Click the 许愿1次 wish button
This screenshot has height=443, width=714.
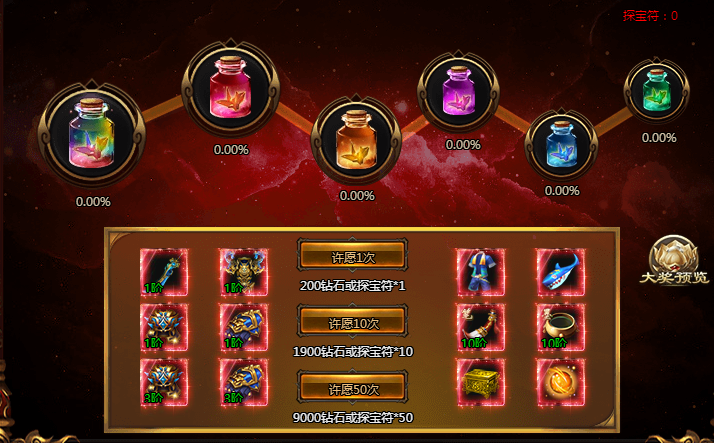(x=353, y=256)
